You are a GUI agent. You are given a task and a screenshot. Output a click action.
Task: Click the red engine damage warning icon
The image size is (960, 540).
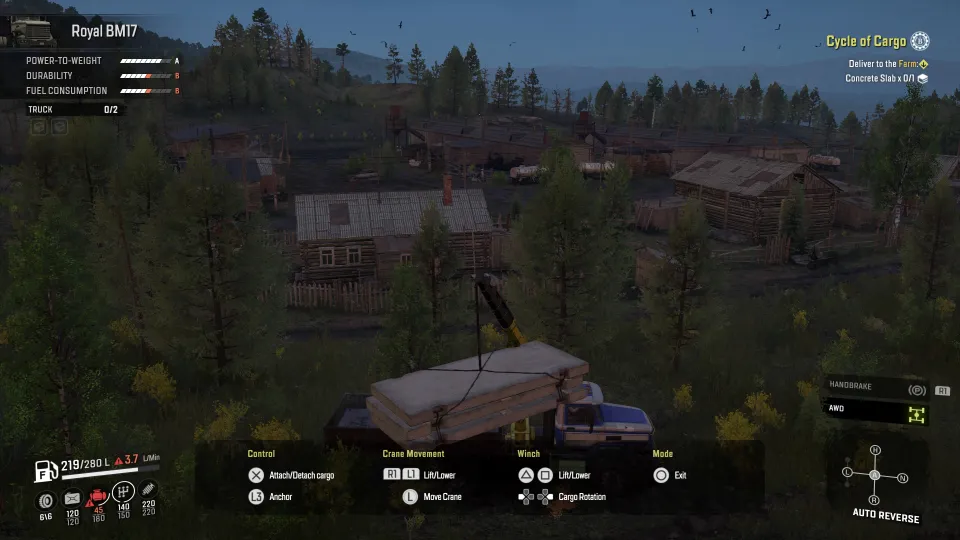pos(98,496)
